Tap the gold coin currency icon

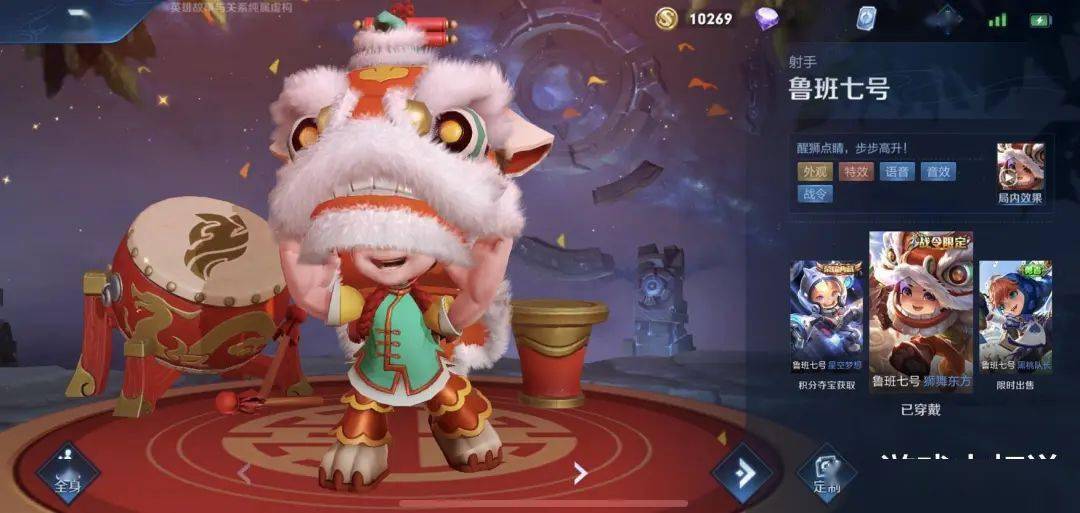point(666,18)
